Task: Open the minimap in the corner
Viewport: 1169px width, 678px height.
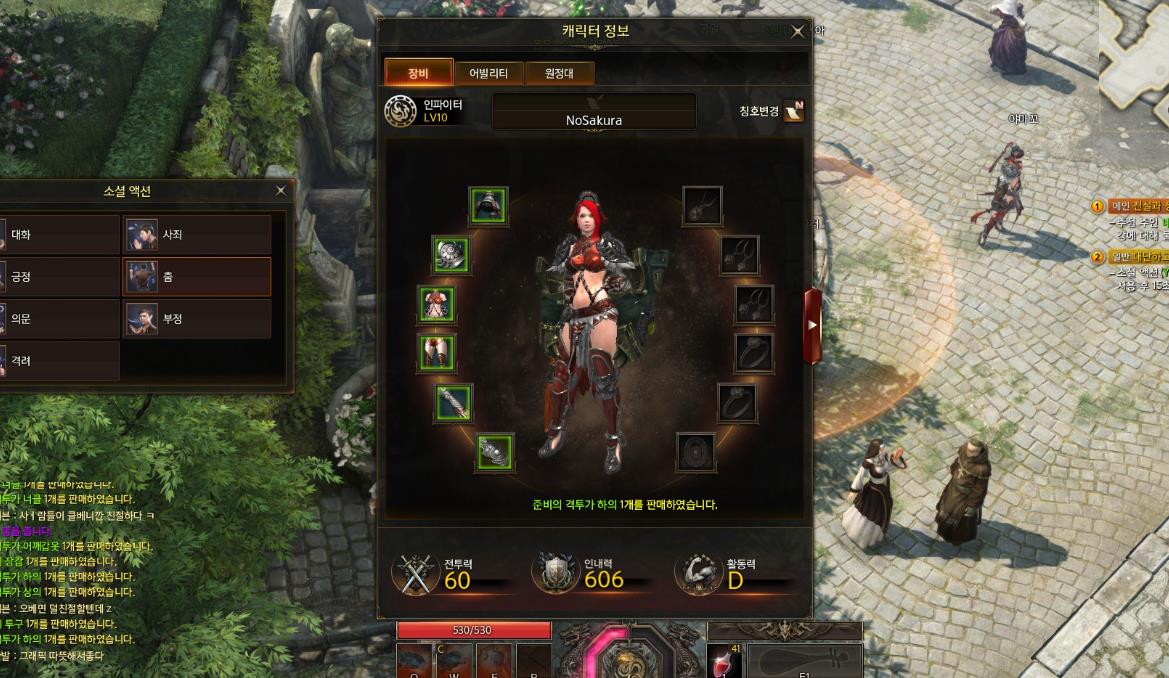Action: coord(1133,50)
